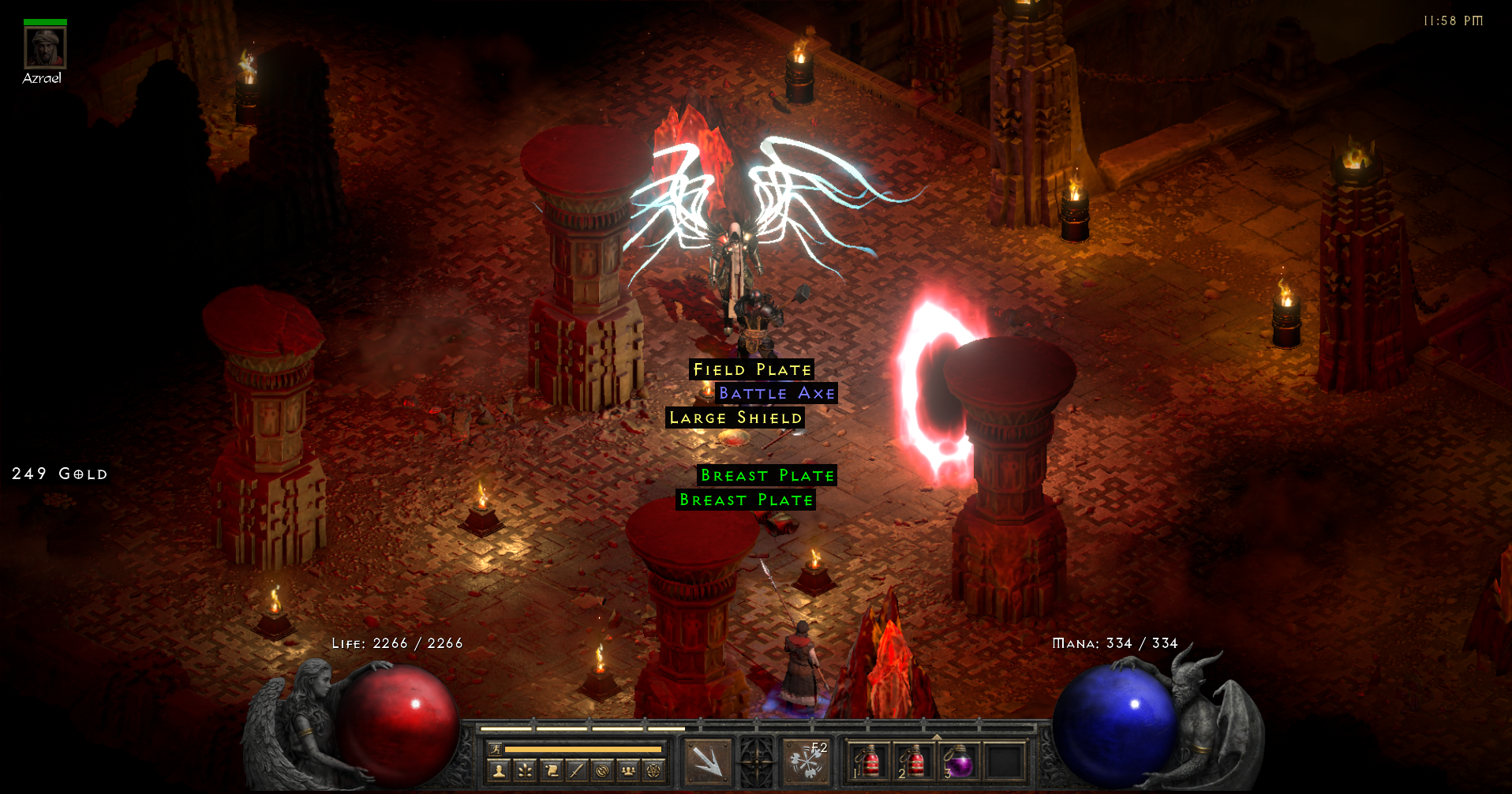The image size is (1512, 794).
Task: Click the round swirl mini-panel button
Action: 602,771
